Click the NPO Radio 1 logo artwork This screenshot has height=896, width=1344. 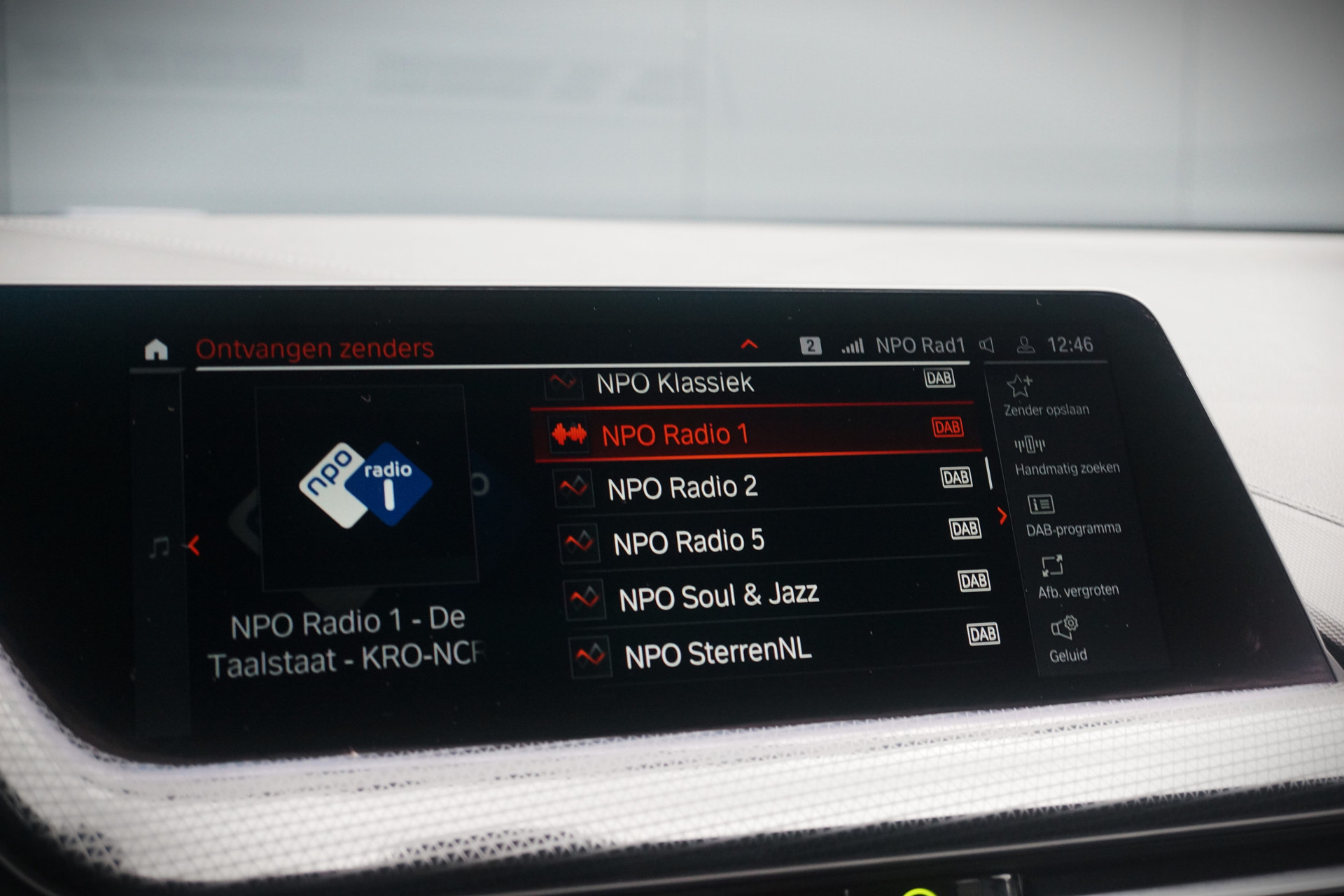click(365, 484)
